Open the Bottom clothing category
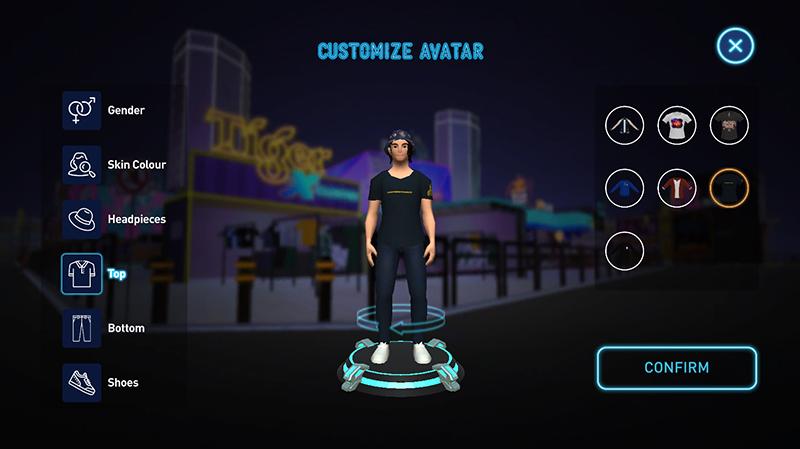This screenshot has height=449, width=800. pos(80,328)
